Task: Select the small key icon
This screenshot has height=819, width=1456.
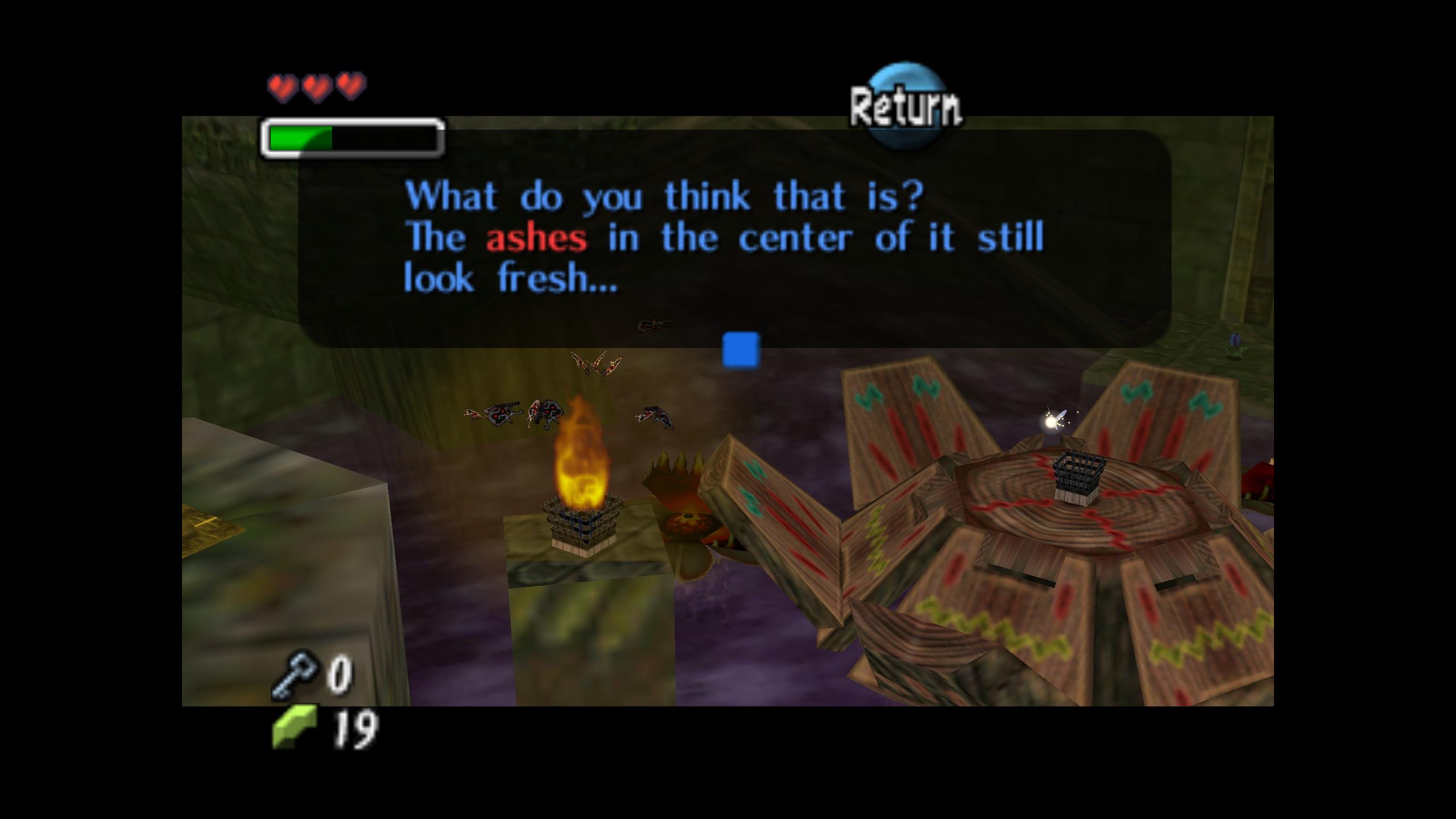Action: pyautogui.click(x=295, y=674)
